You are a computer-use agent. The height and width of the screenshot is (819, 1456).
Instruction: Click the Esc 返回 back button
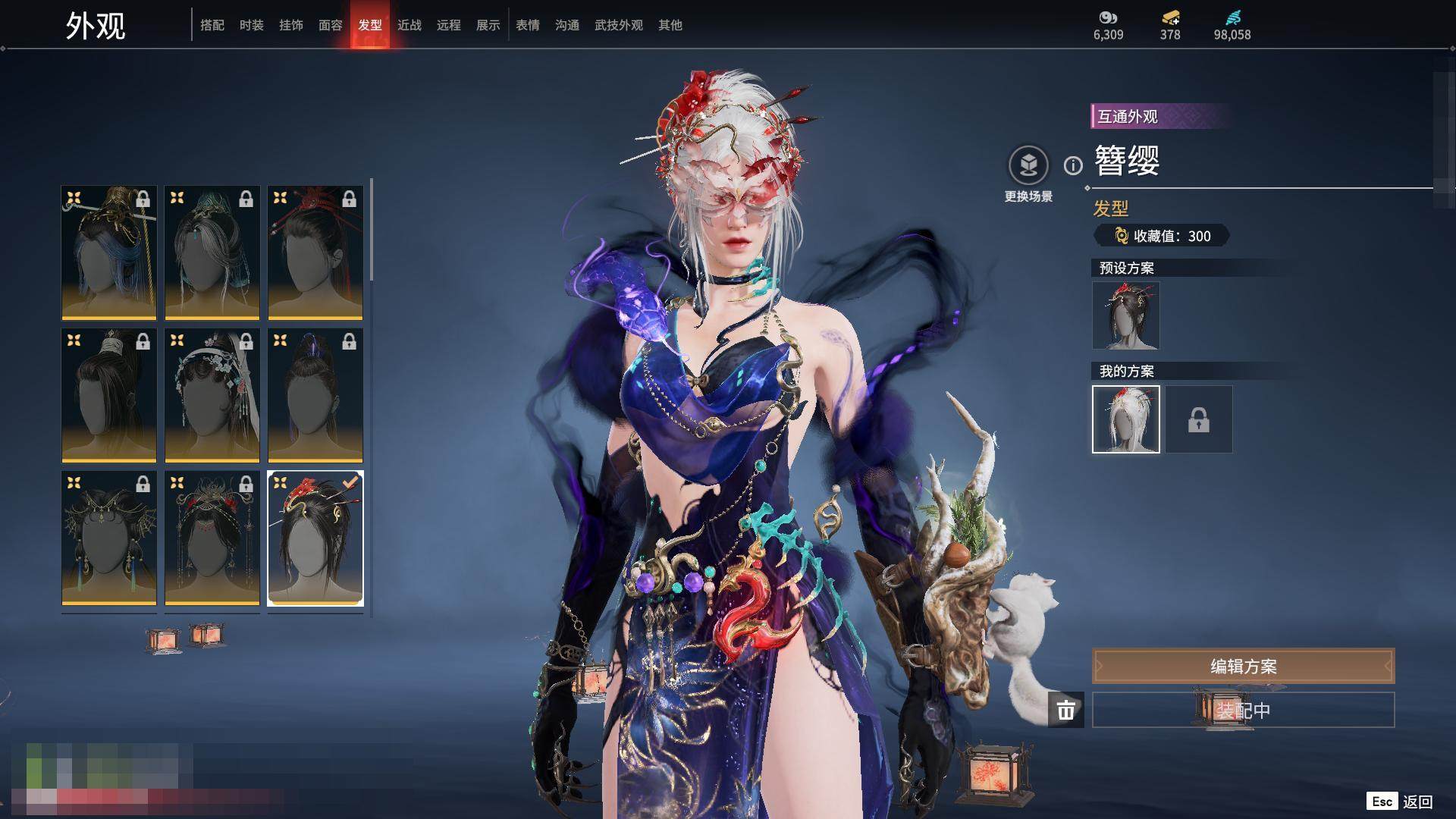point(1400,802)
